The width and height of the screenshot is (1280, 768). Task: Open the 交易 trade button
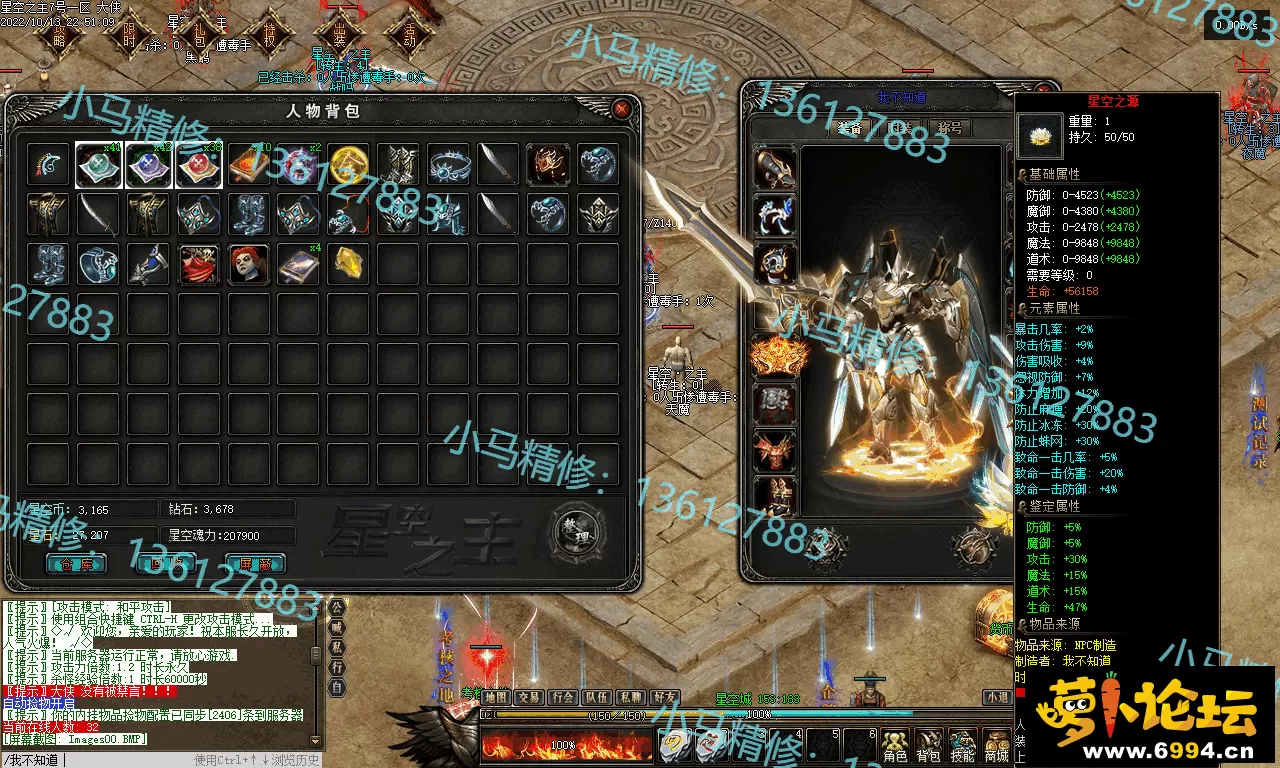(x=529, y=697)
